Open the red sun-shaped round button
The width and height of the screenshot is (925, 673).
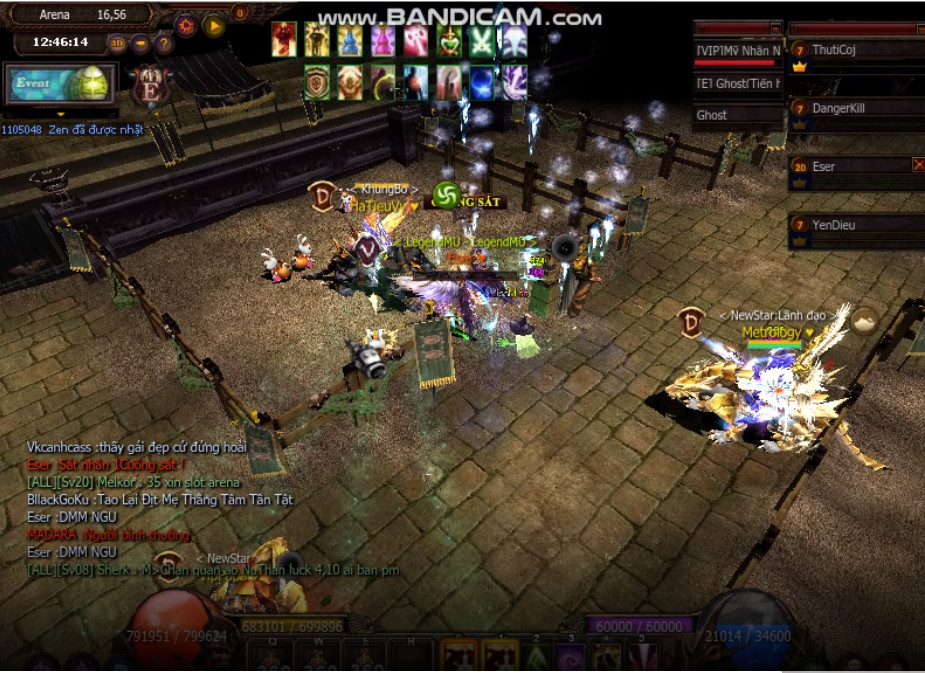coord(185,25)
